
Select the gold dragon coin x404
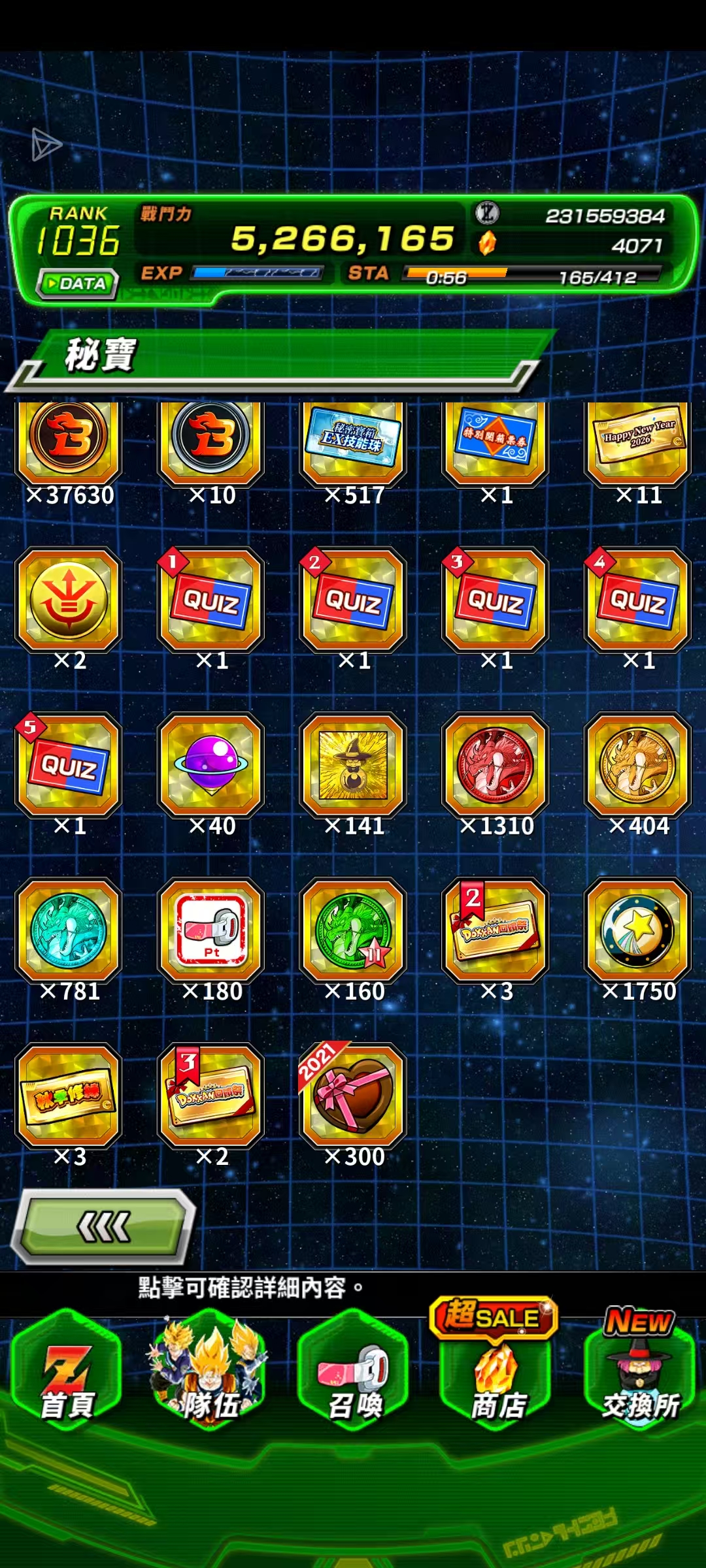[638, 764]
